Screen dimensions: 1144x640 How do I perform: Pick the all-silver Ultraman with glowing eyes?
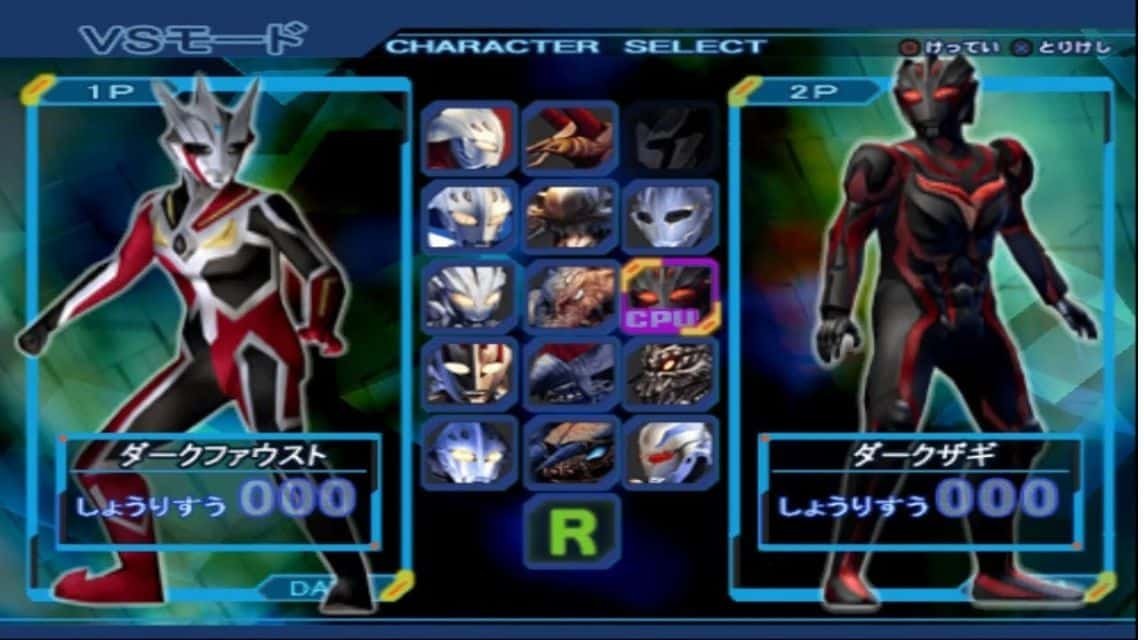point(469,296)
